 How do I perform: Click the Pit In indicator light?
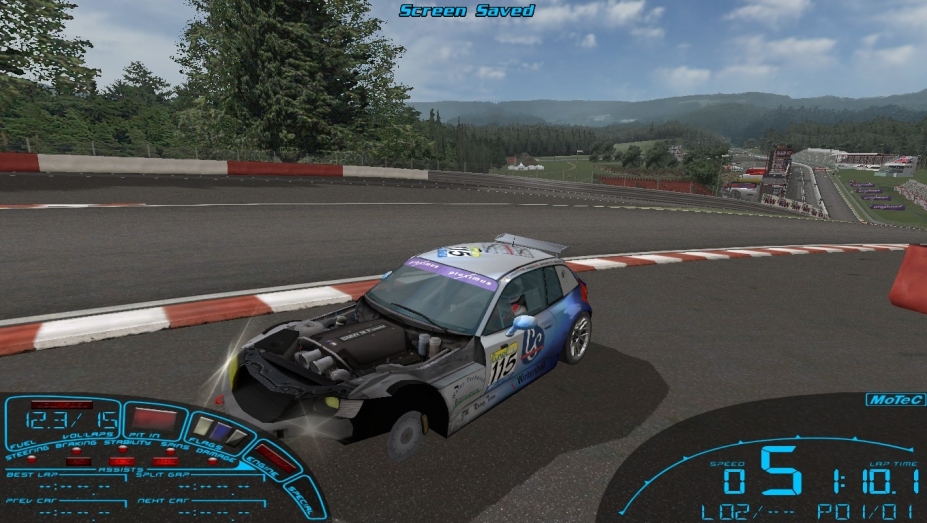(154, 419)
